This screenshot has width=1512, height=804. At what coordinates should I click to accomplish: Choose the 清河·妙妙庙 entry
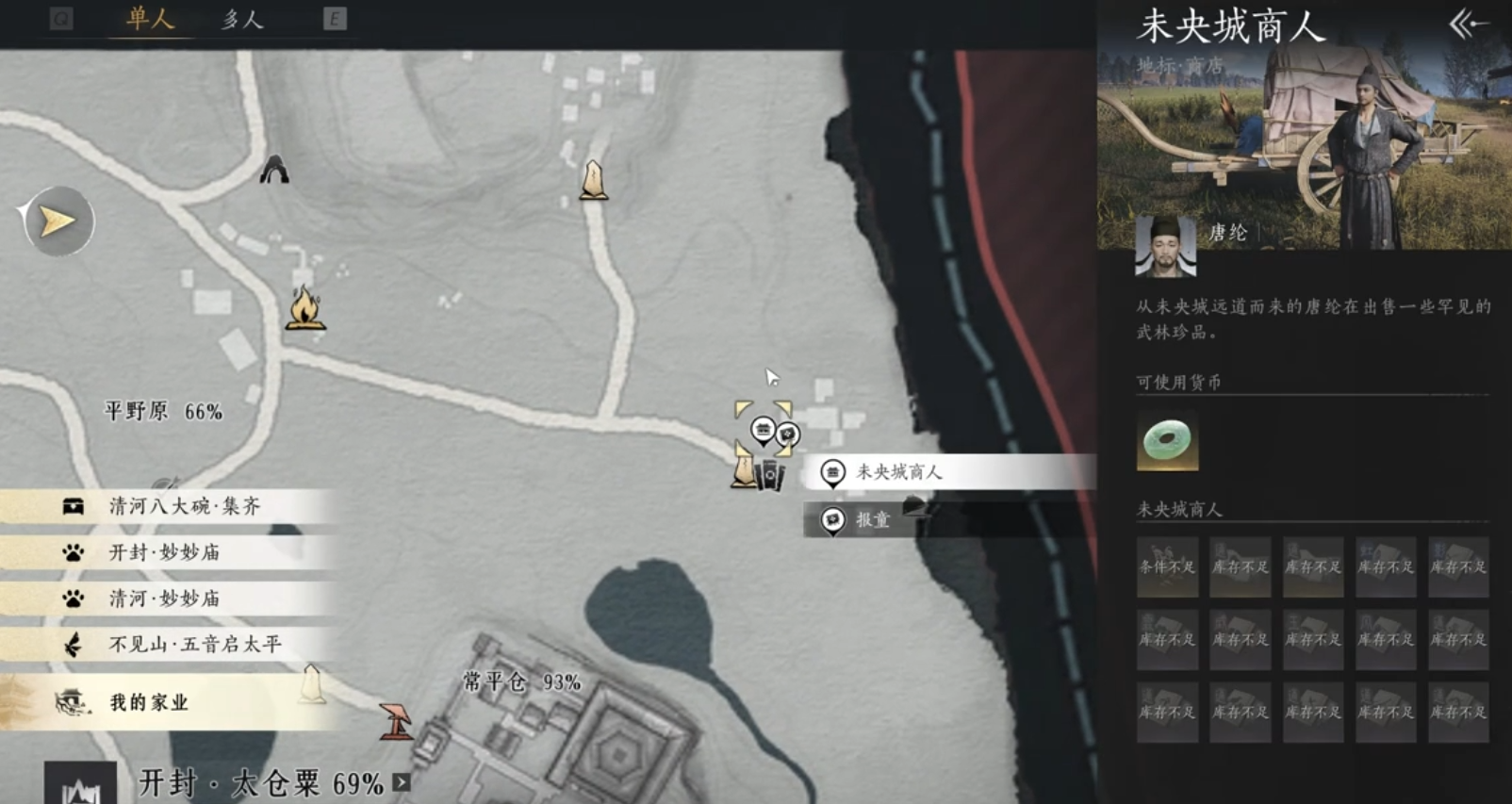click(164, 599)
